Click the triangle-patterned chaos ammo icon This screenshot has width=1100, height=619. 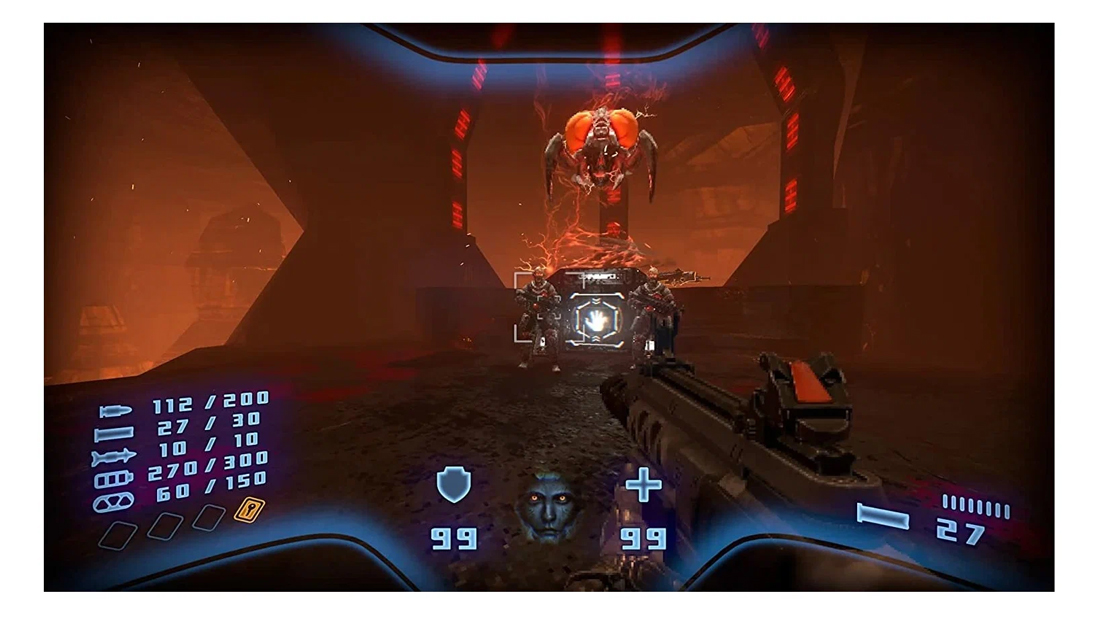(x=113, y=502)
